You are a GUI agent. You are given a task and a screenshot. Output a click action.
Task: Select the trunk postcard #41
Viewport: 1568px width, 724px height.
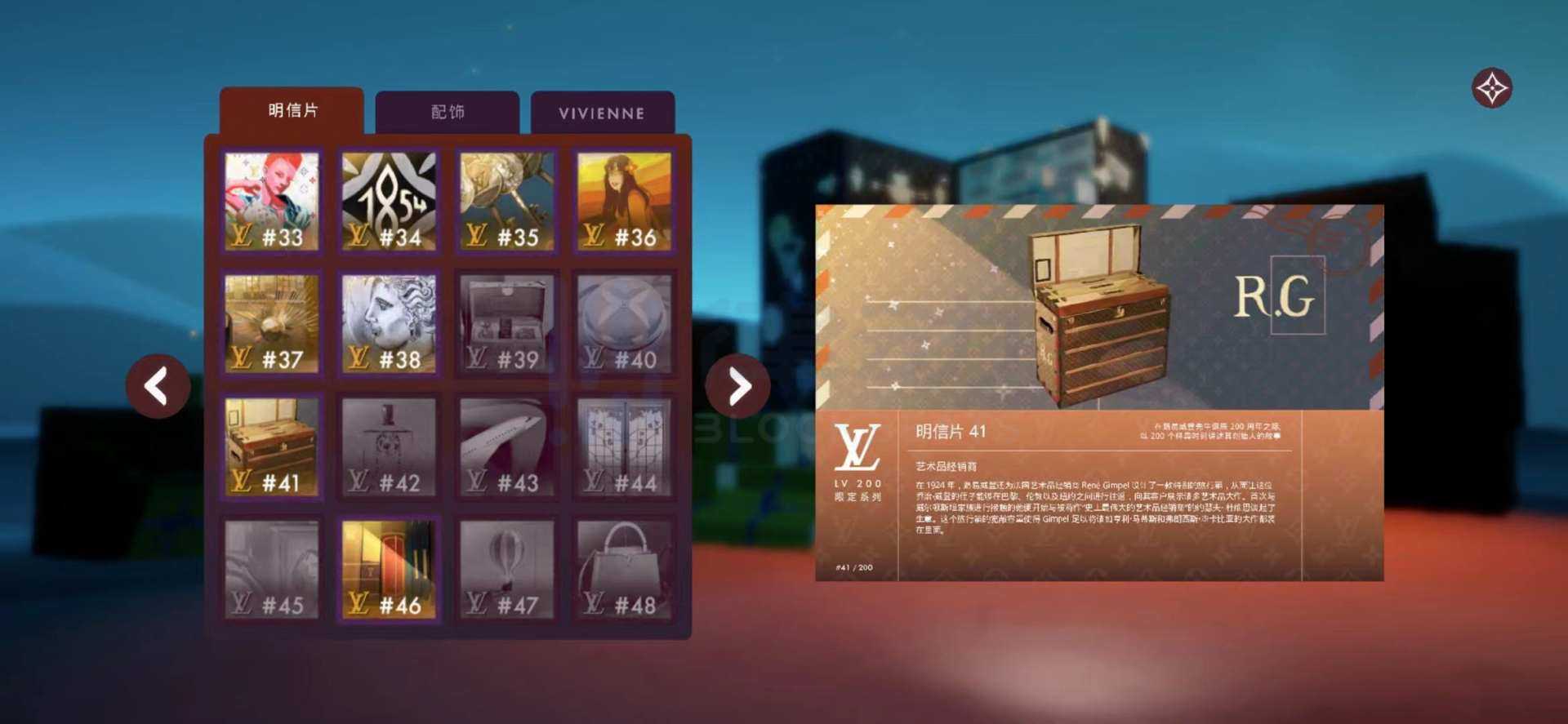click(272, 446)
